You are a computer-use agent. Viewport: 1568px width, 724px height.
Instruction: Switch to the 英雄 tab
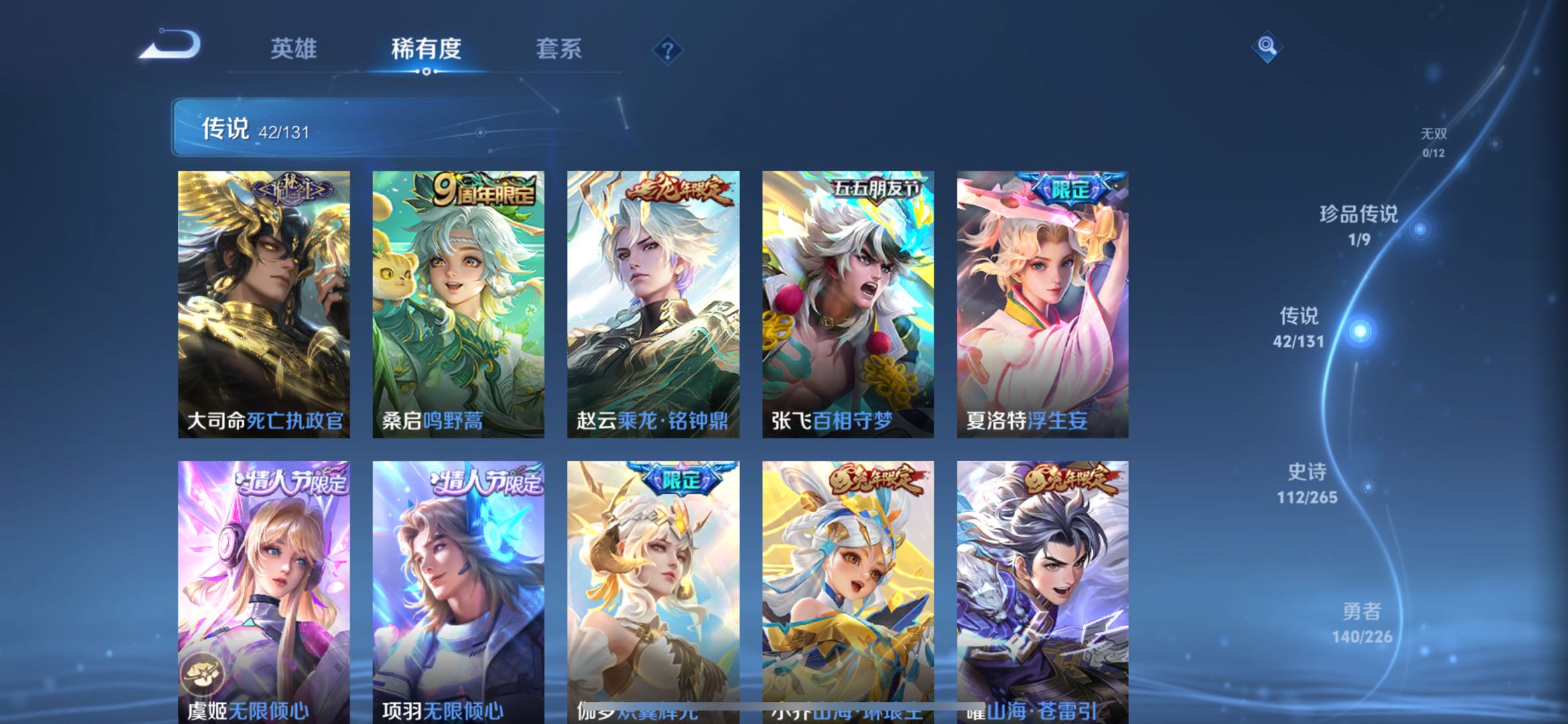pyautogui.click(x=295, y=49)
